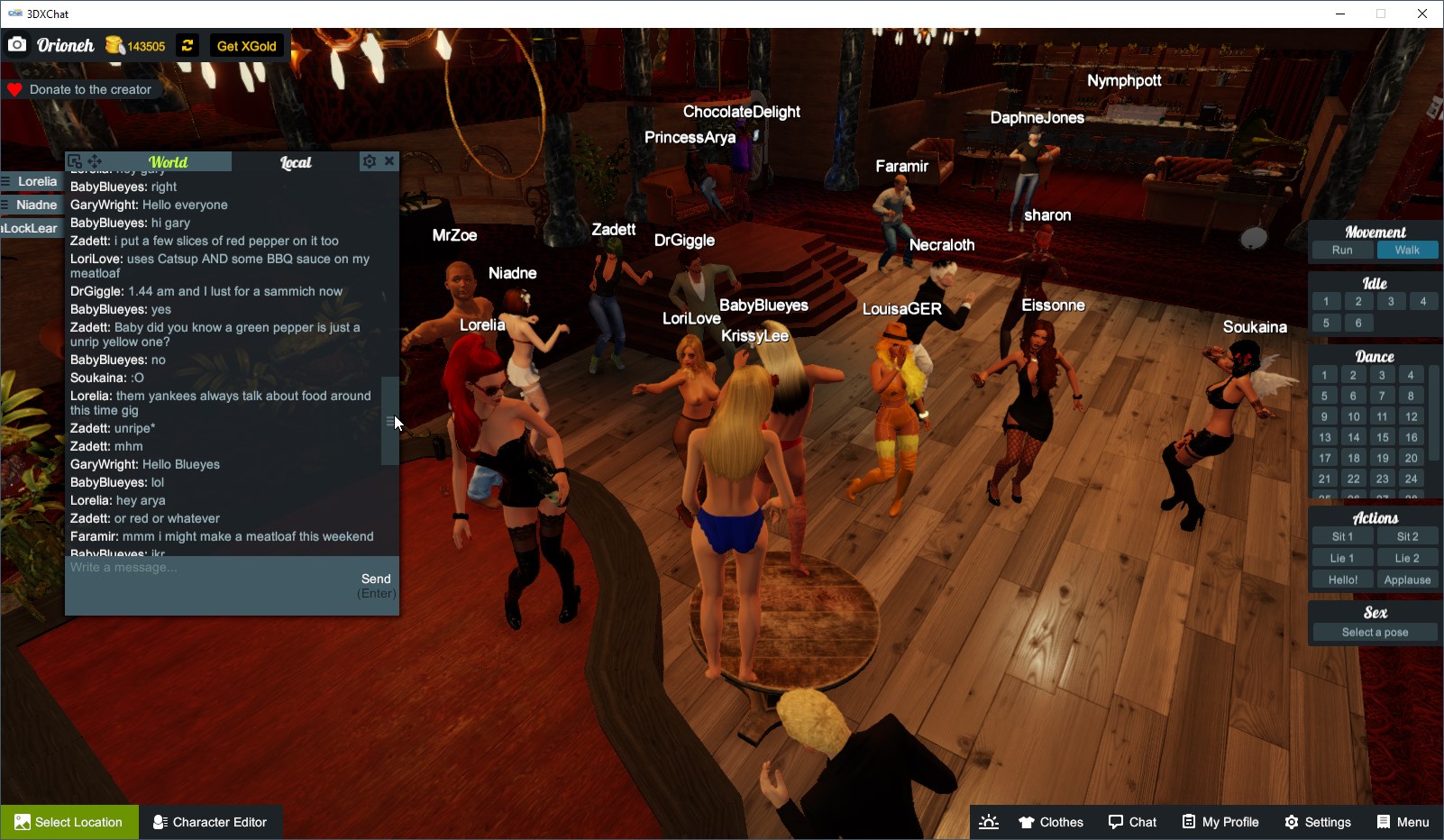The image size is (1444, 840).
Task: Toggle day/night with the sun icon
Action: (988, 821)
